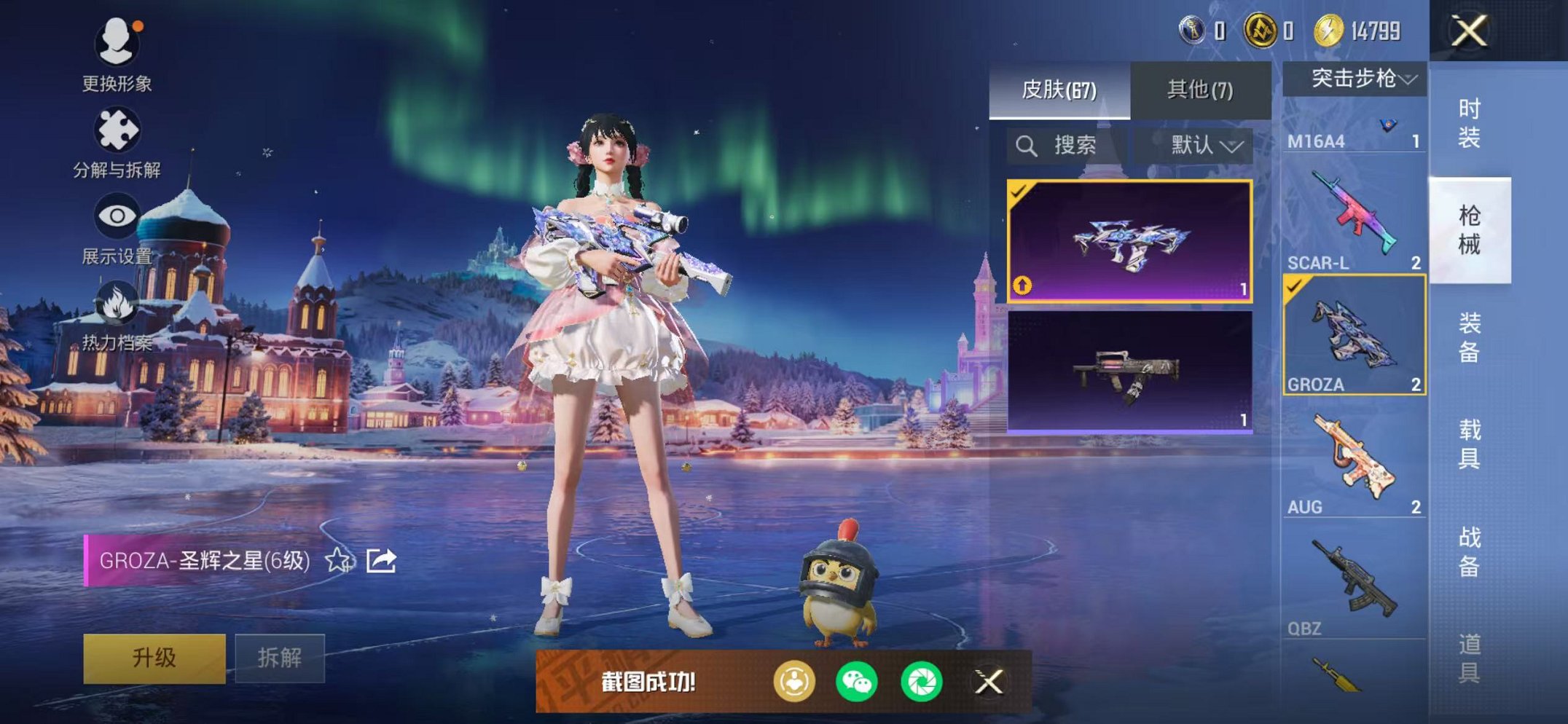1568x724 pixels.
Task: Open the search magnifier in the skin panel
Action: pyautogui.click(x=1028, y=145)
